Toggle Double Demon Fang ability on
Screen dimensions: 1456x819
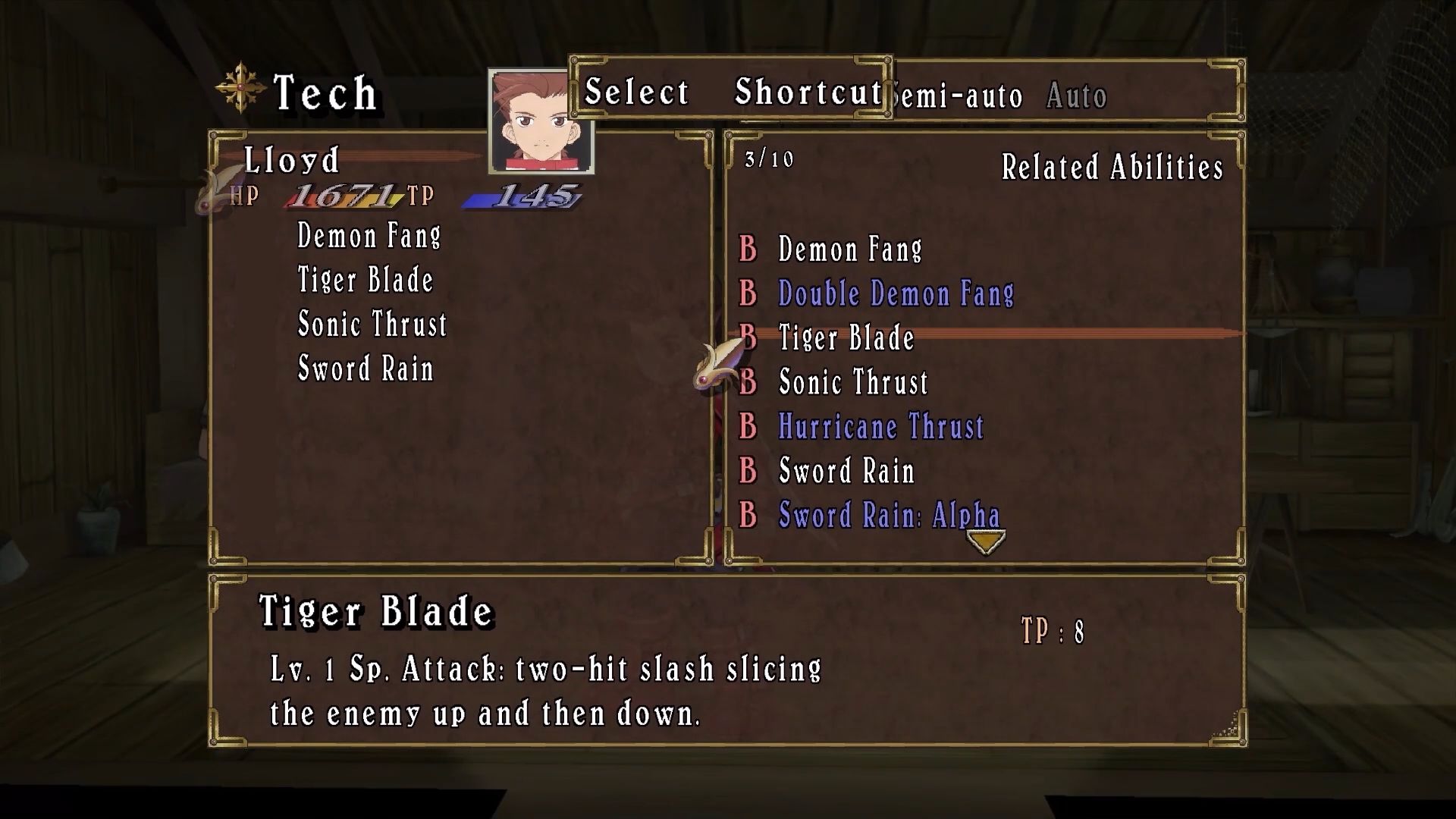click(x=895, y=293)
